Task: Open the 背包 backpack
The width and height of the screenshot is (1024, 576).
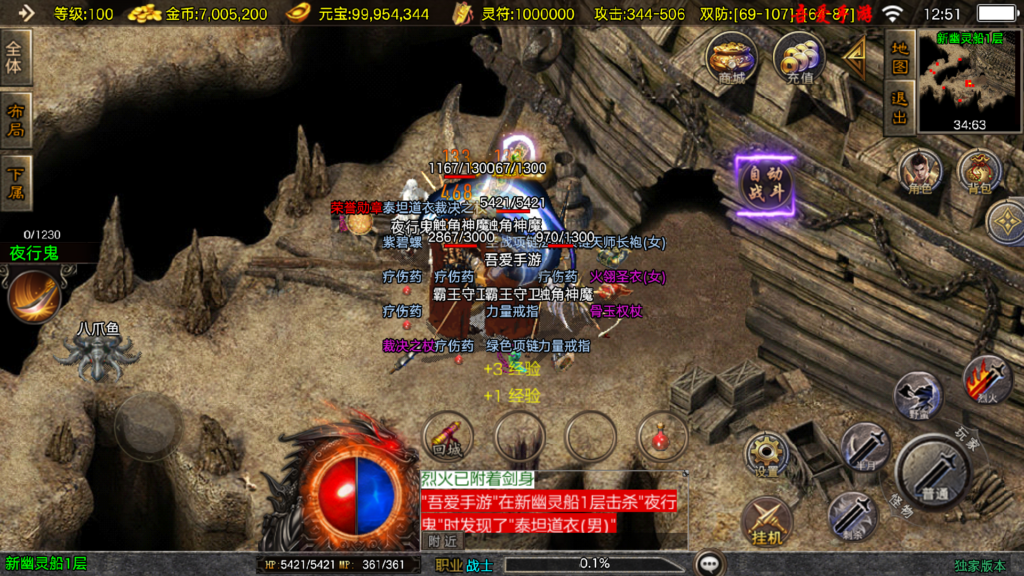Action: point(979,172)
